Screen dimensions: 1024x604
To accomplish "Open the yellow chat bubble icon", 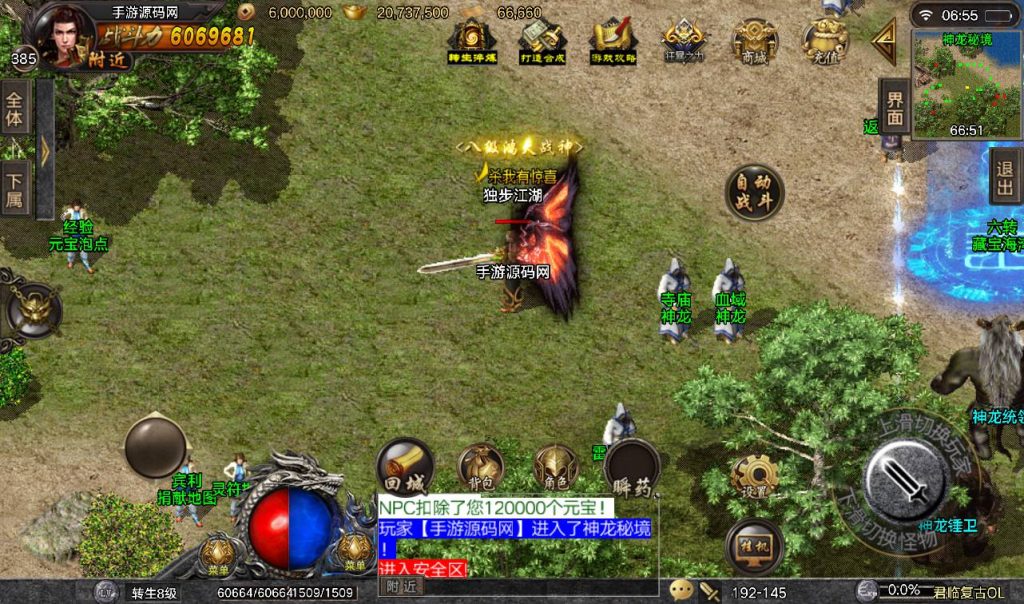I will [681, 591].
